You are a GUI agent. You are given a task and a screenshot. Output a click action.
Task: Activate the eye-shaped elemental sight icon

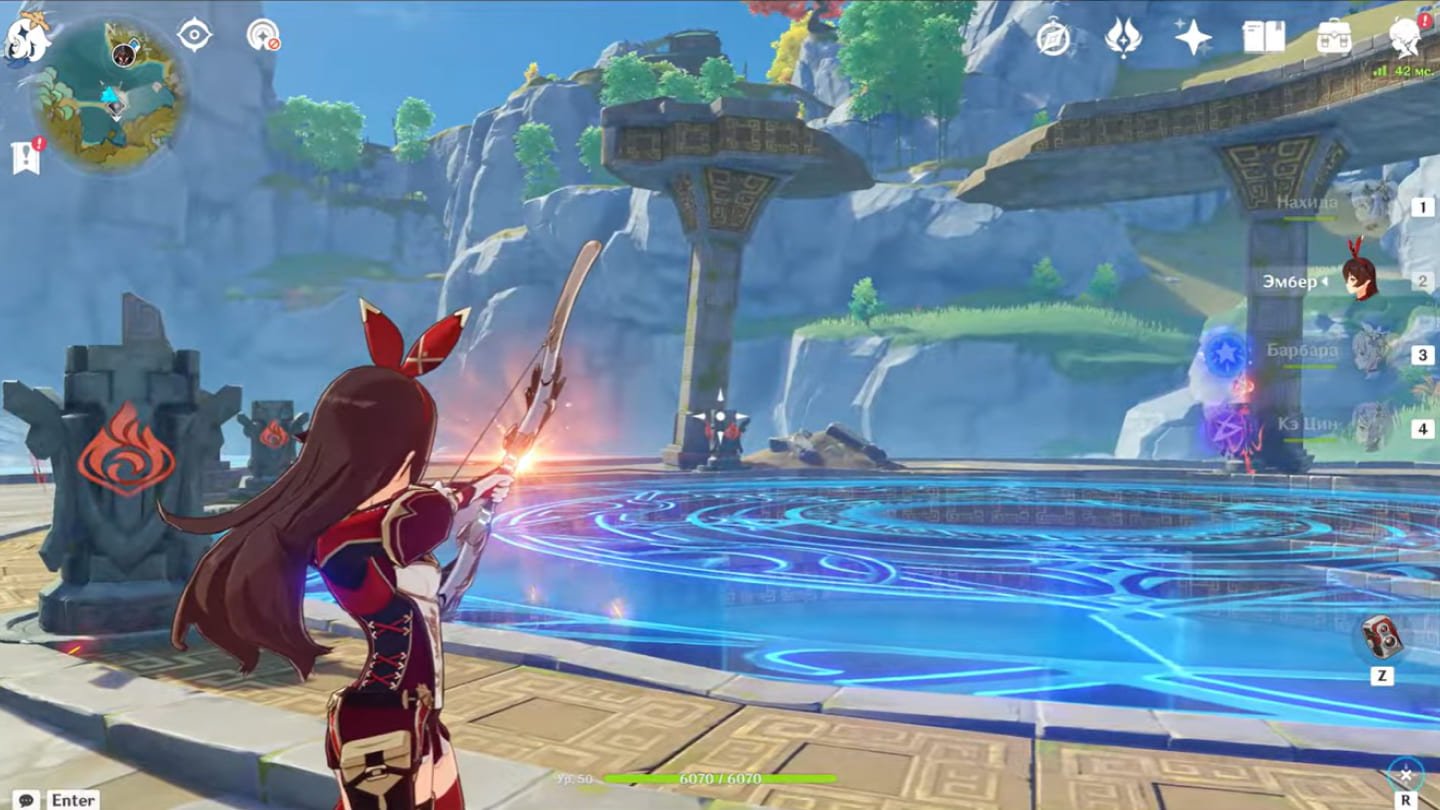(x=194, y=35)
